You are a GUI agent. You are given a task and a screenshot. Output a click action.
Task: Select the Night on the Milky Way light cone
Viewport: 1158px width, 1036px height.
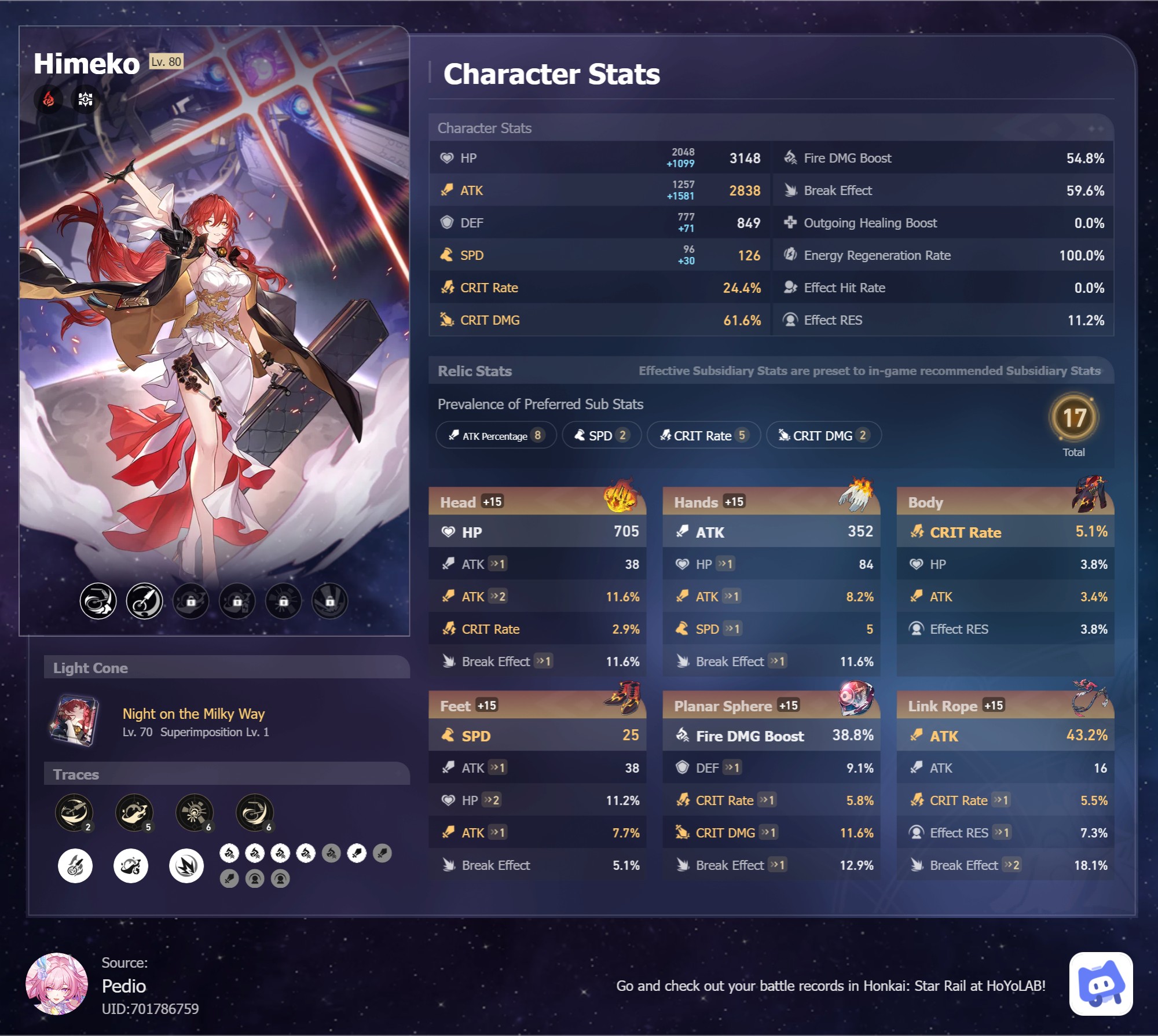click(x=75, y=721)
